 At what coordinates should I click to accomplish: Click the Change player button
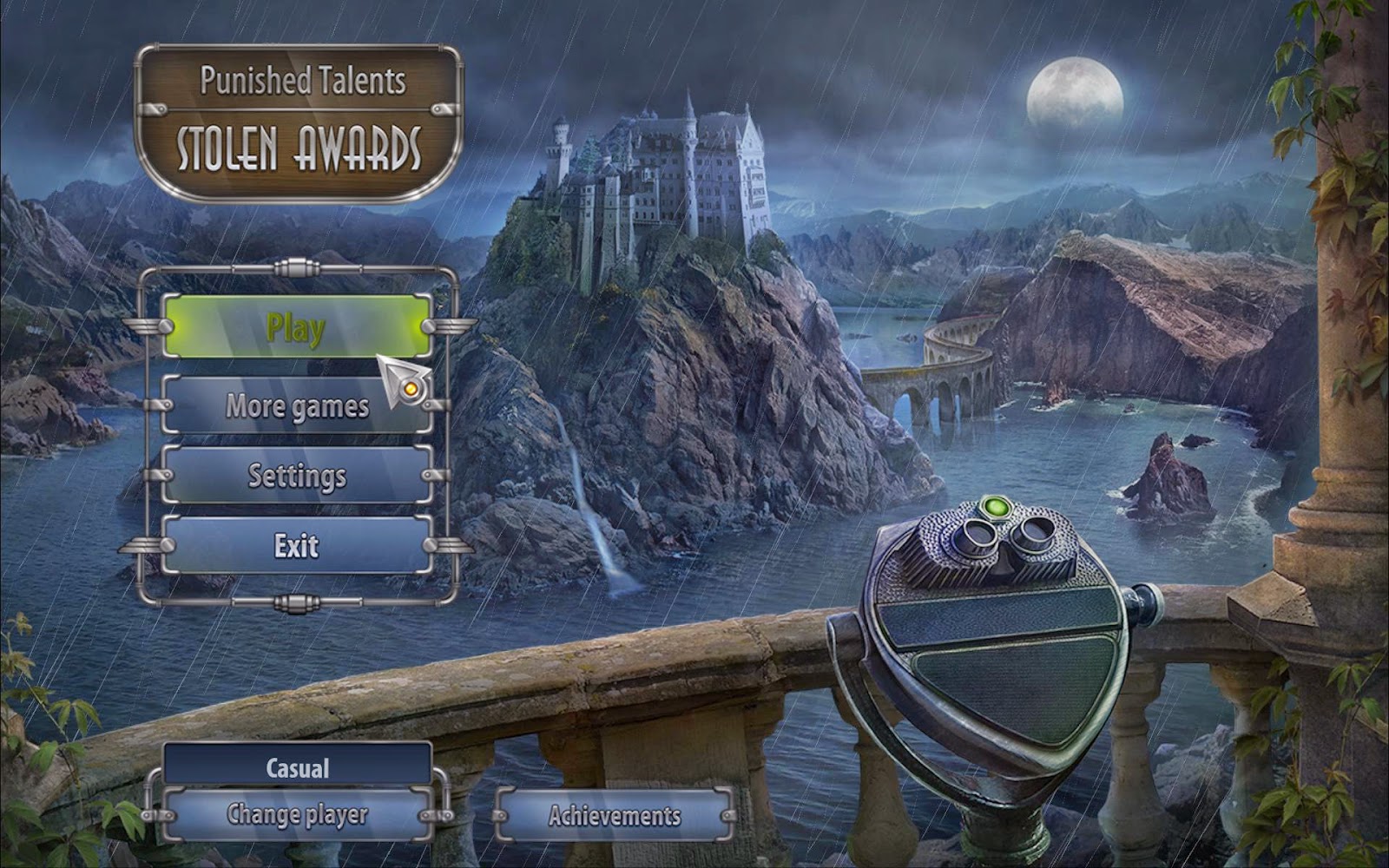[297, 815]
